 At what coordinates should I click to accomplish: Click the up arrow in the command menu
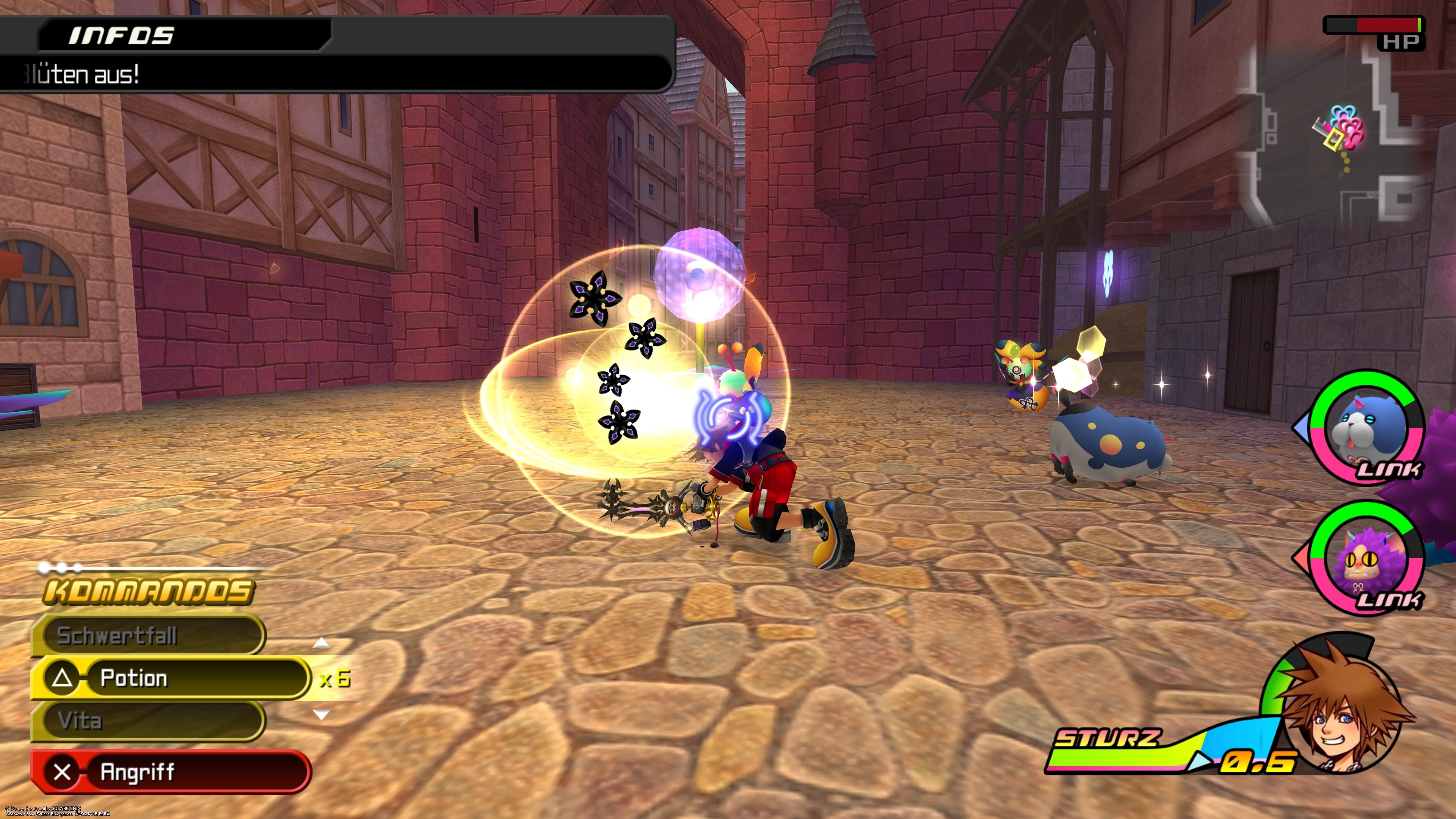(321, 643)
